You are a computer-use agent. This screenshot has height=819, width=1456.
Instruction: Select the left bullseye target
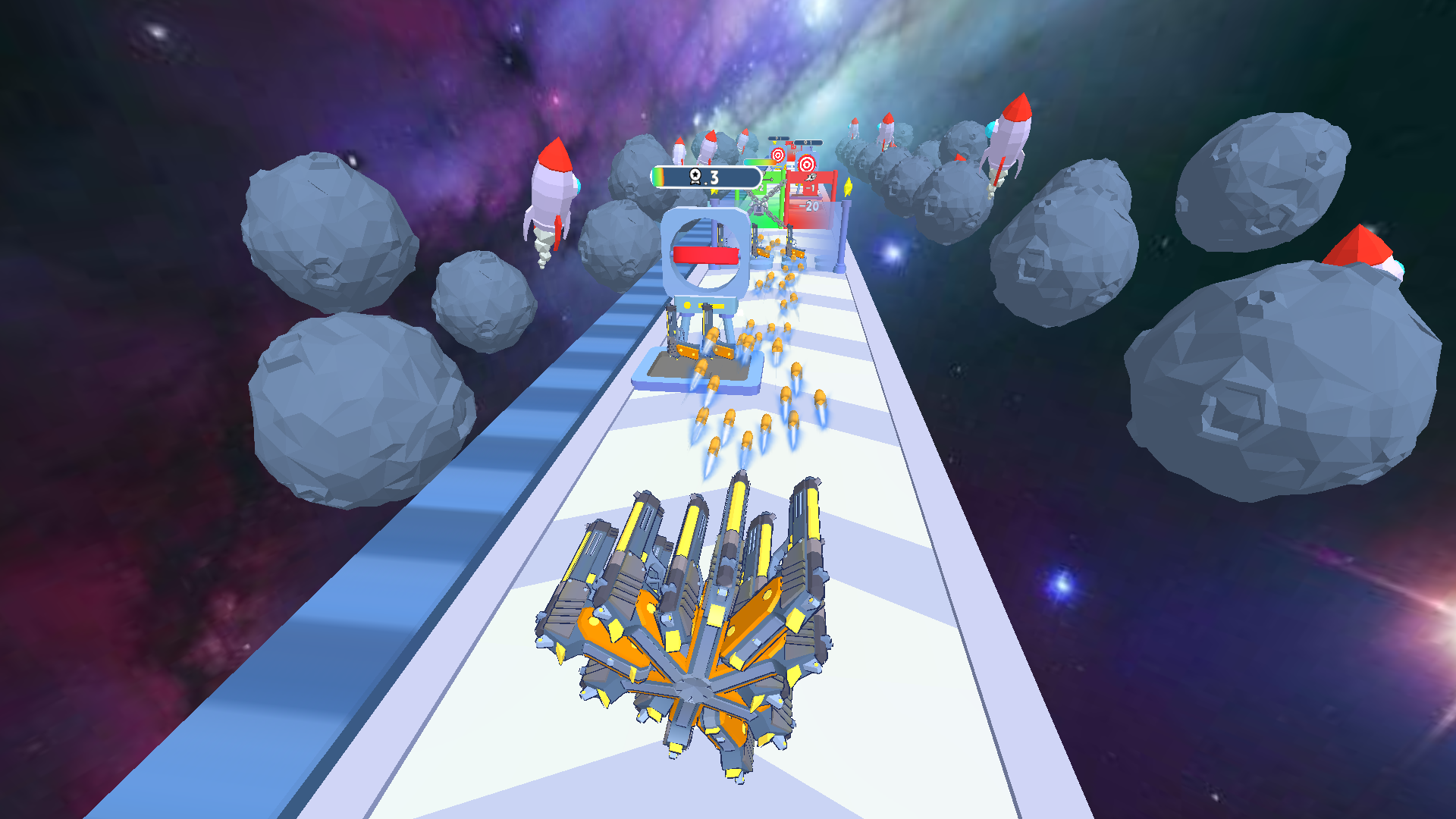777,155
